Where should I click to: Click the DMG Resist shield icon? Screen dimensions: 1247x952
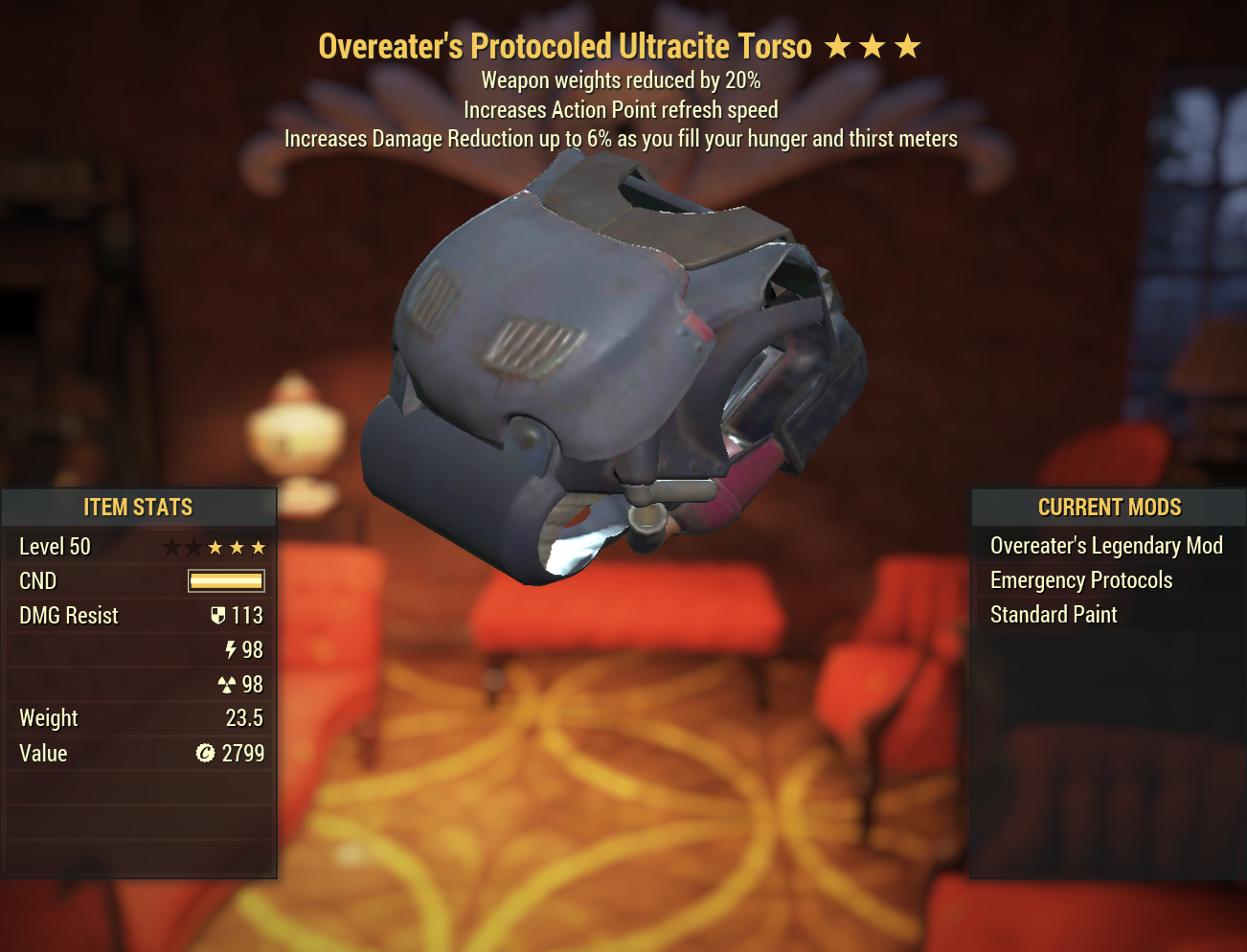[220, 616]
